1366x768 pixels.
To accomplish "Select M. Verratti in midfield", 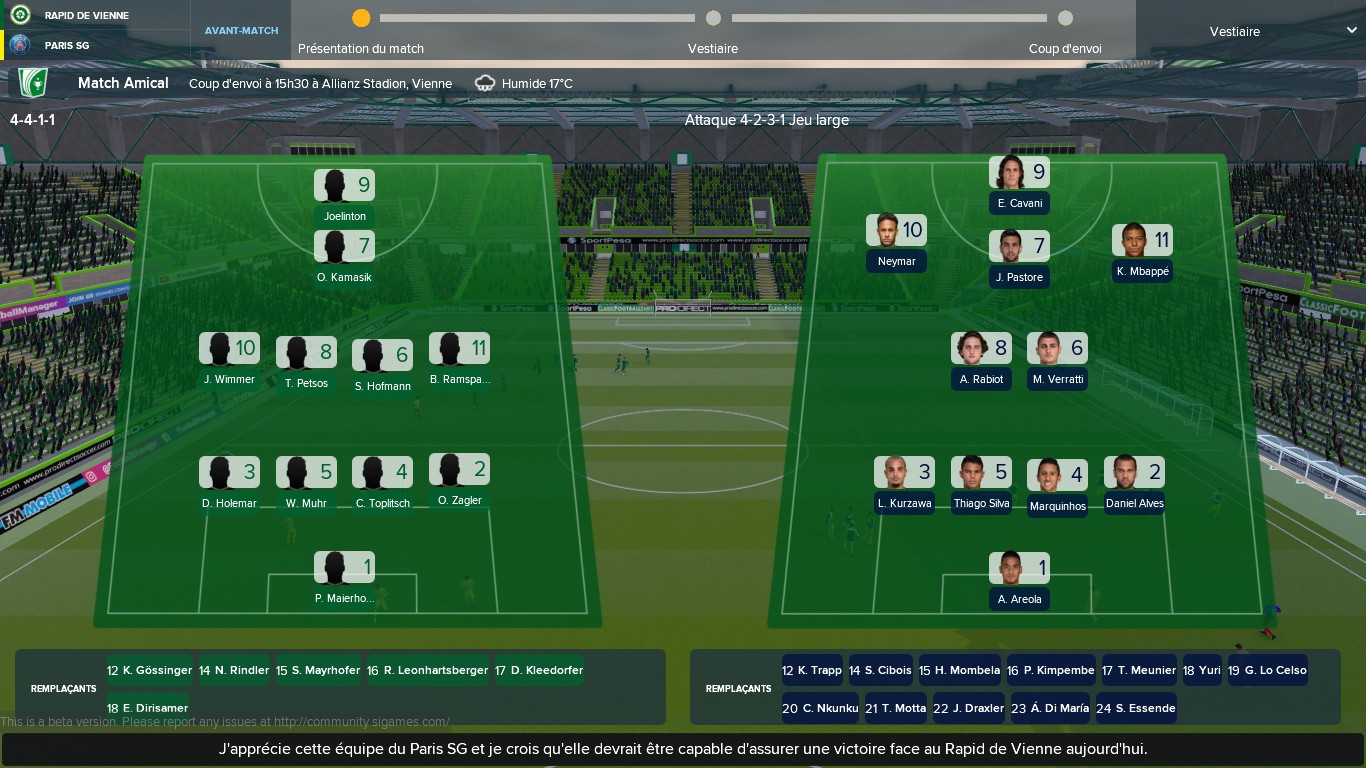I will tap(1057, 360).
